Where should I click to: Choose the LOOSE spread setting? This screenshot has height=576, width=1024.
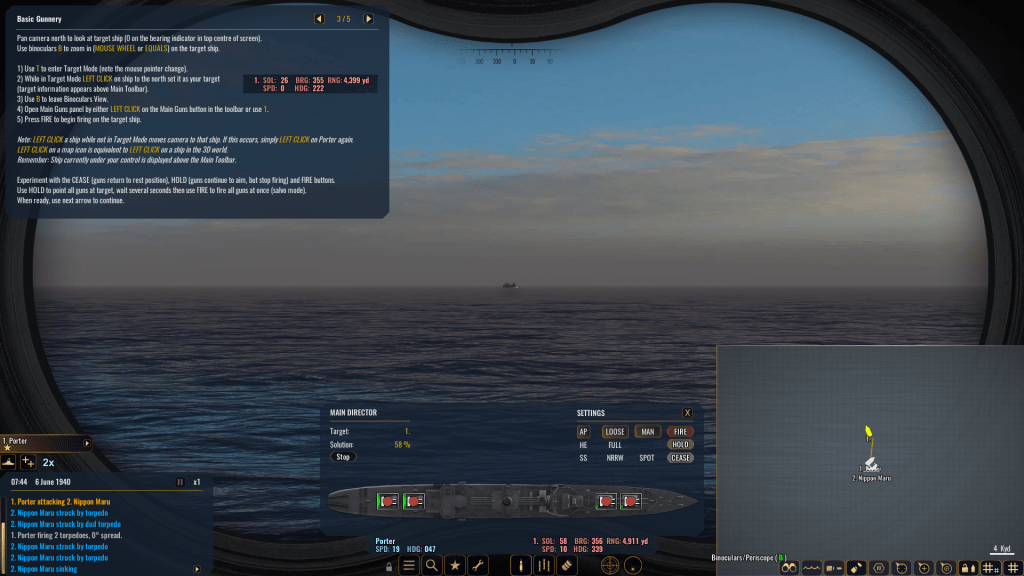(x=615, y=431)
